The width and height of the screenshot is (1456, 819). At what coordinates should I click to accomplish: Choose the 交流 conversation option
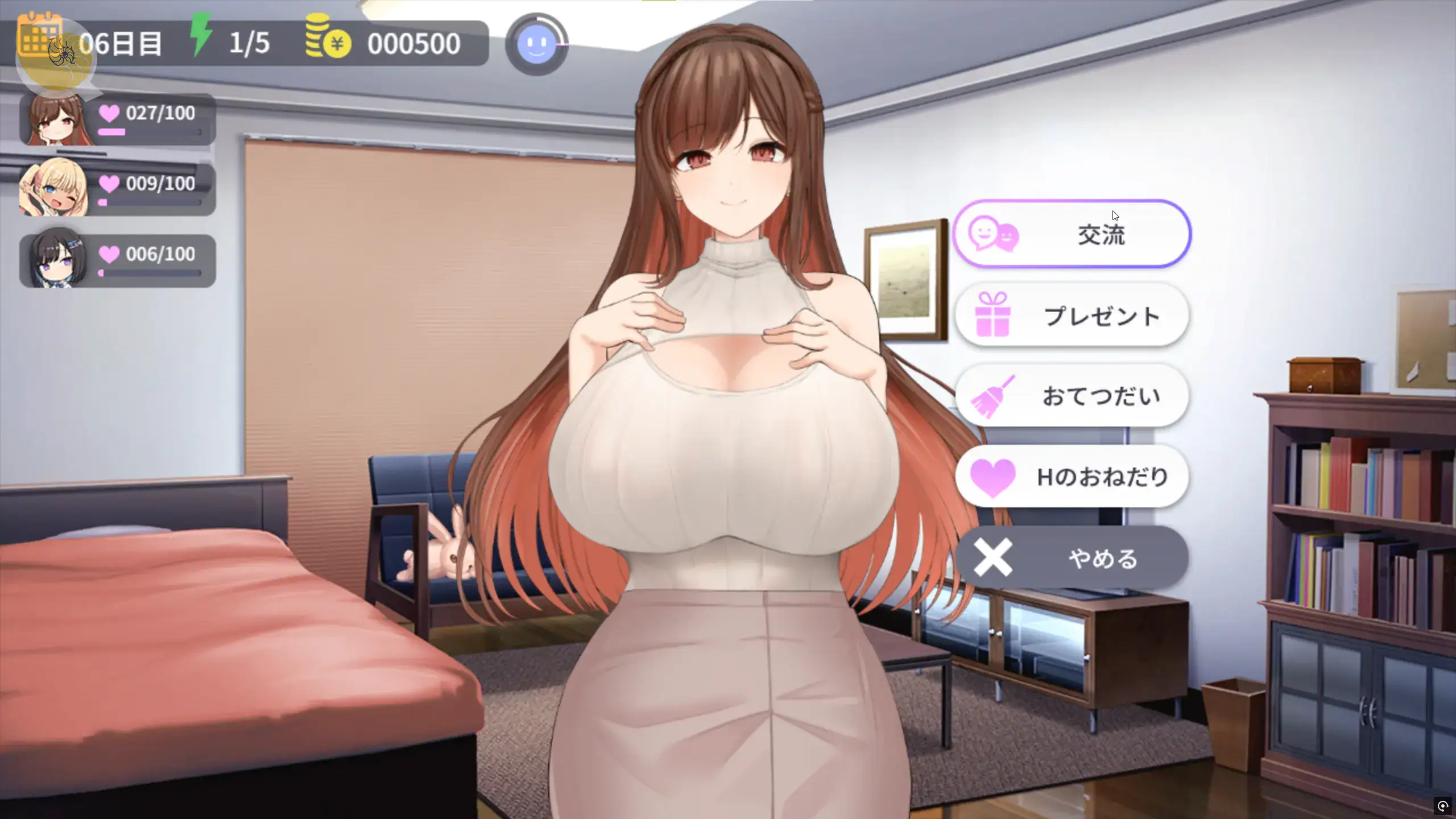tap(1072, 234)
